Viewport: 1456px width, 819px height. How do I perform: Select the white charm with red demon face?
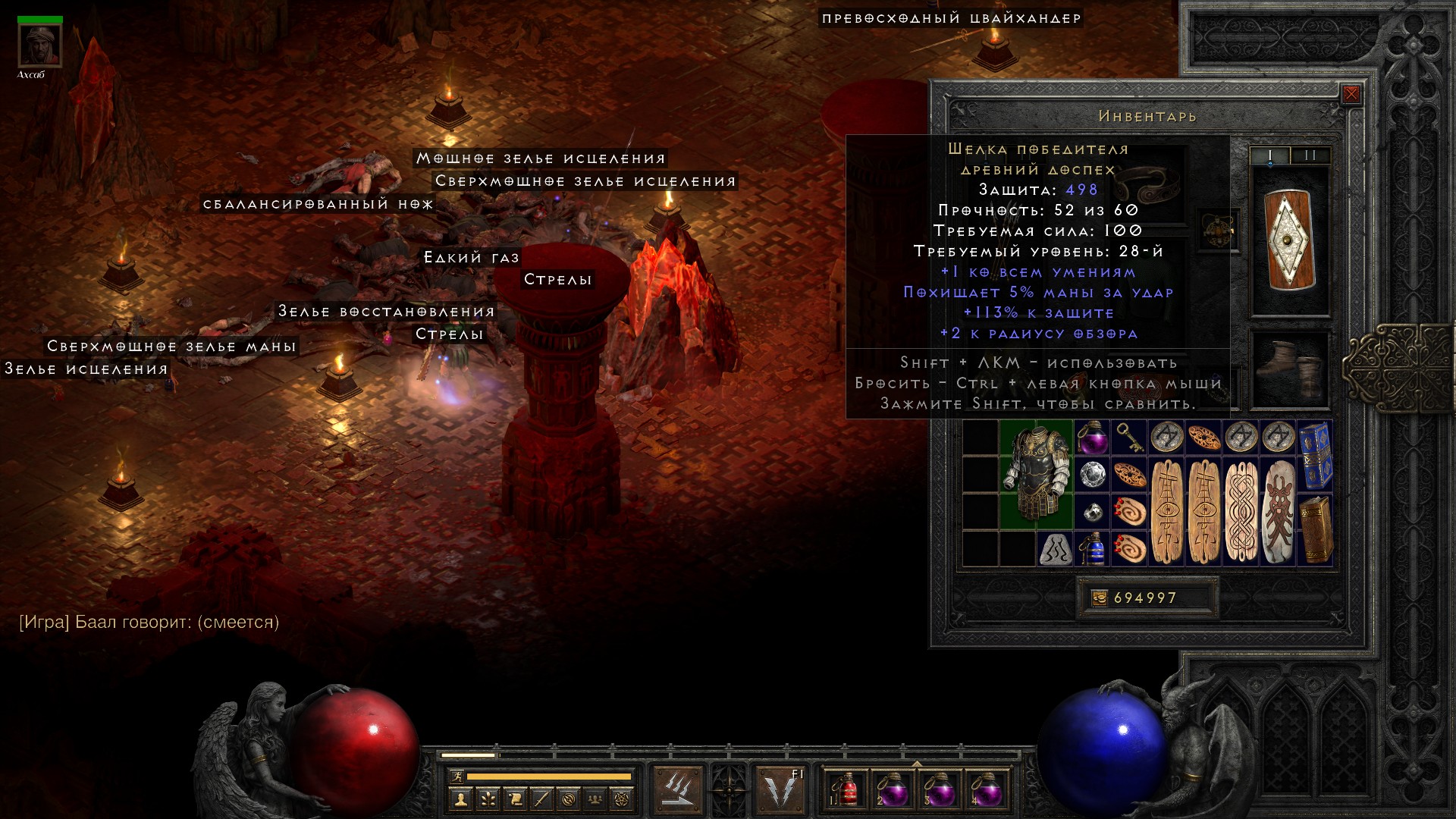1279,512
